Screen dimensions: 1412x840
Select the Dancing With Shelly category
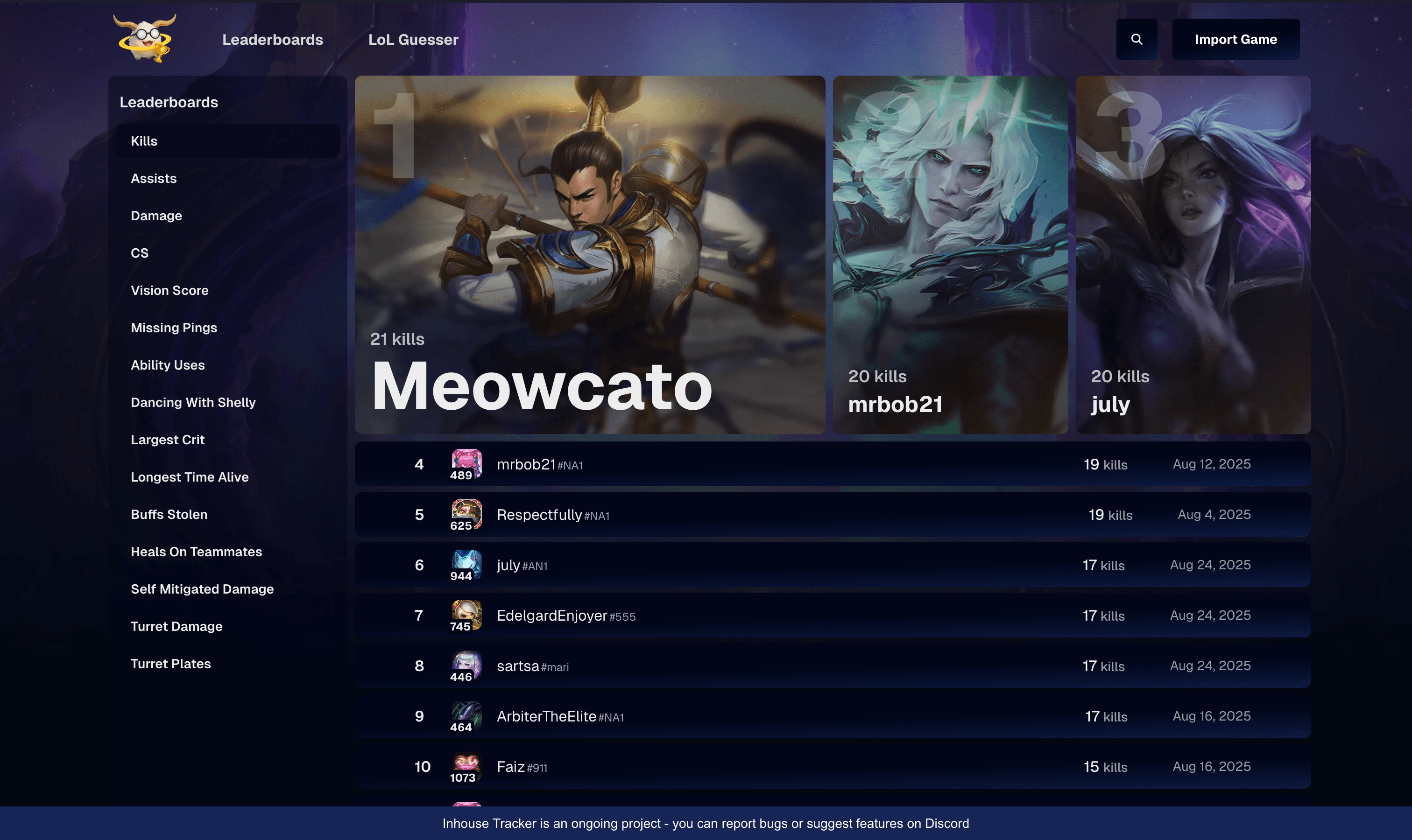coord(193,402)
